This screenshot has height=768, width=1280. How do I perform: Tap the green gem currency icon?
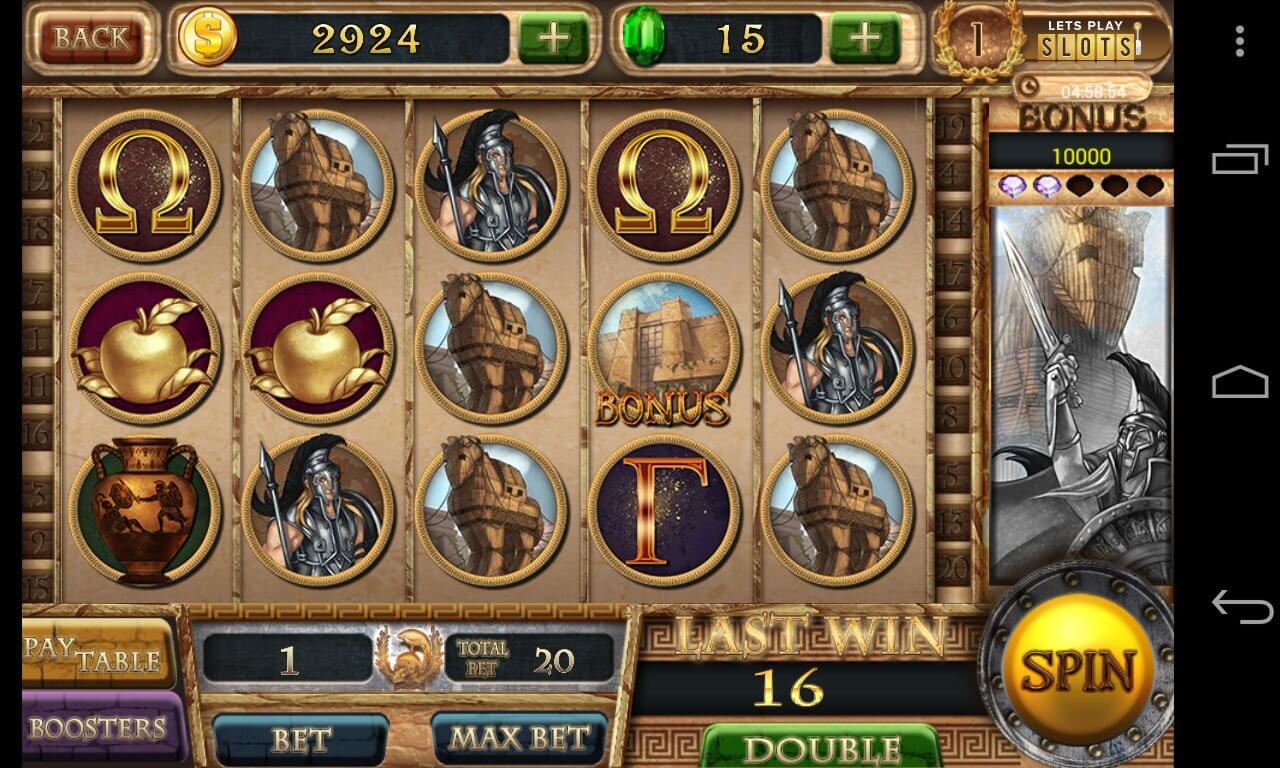646,38
